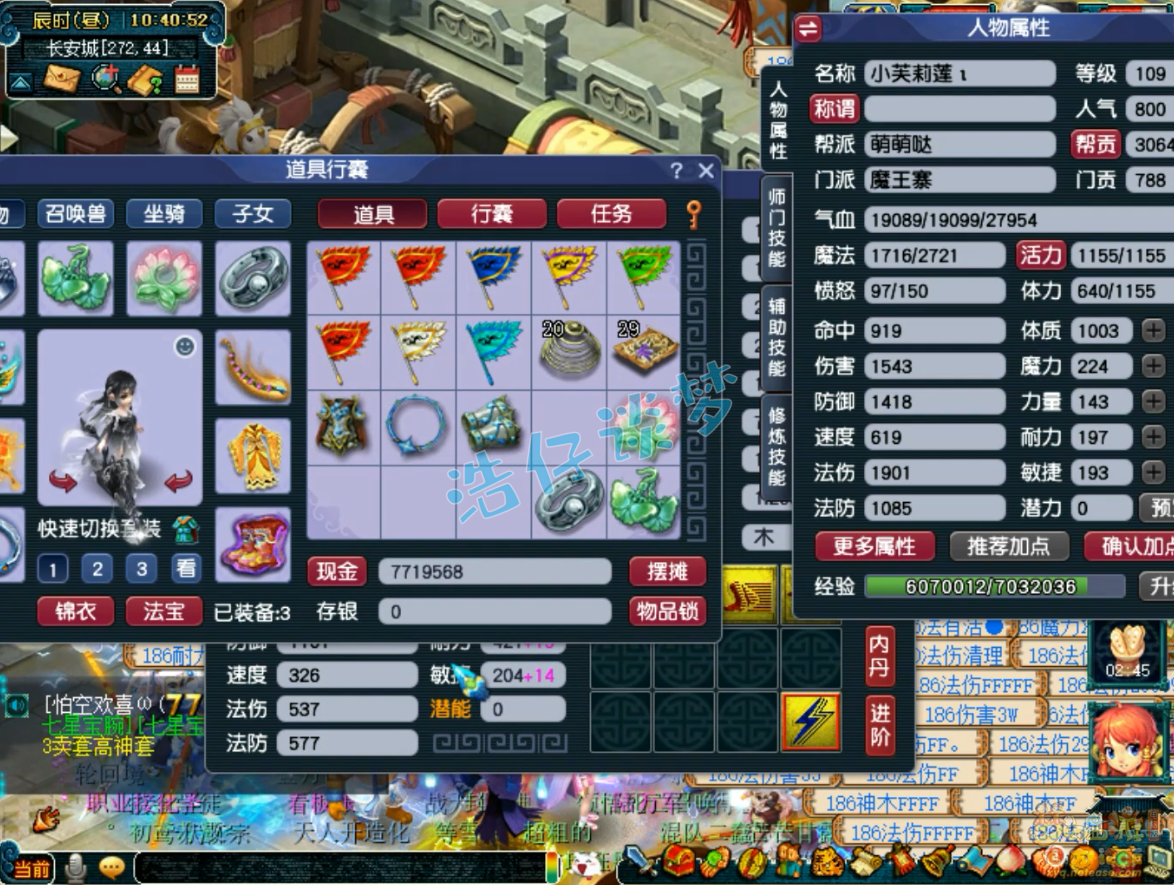Click the 摆摊 stall button

[667, 571]
